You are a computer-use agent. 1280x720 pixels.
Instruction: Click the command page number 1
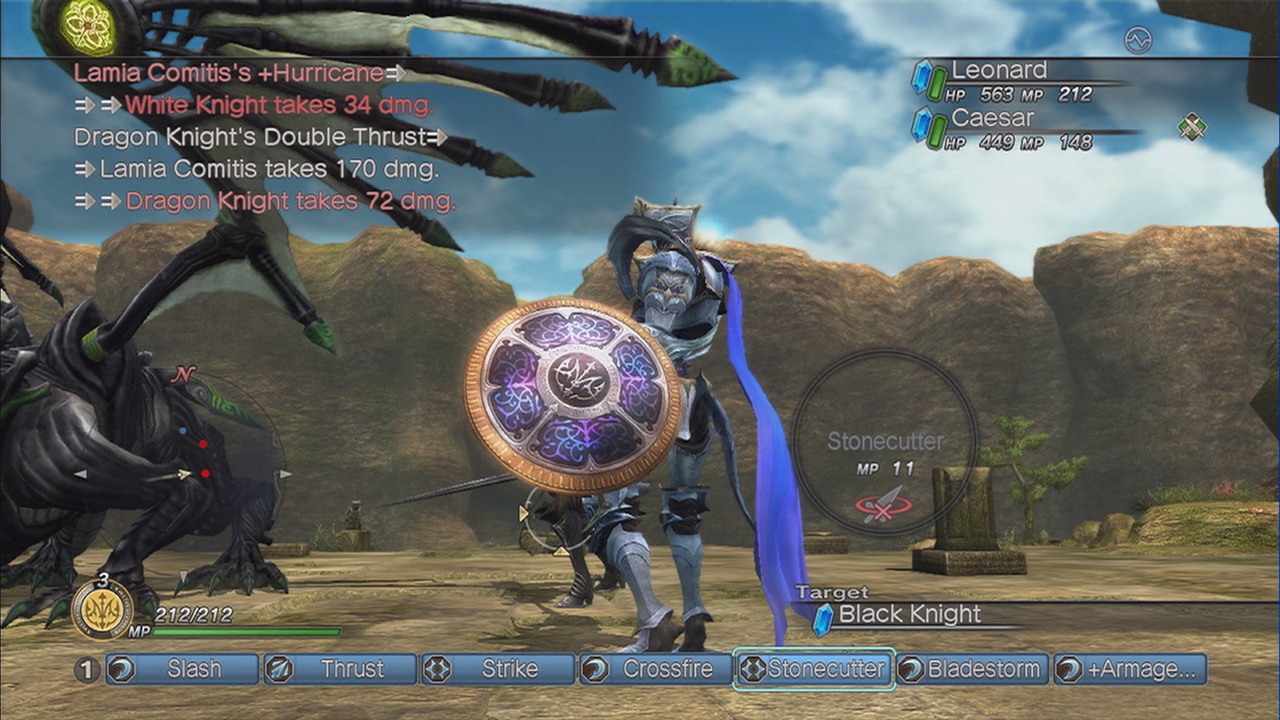[84, 669]
